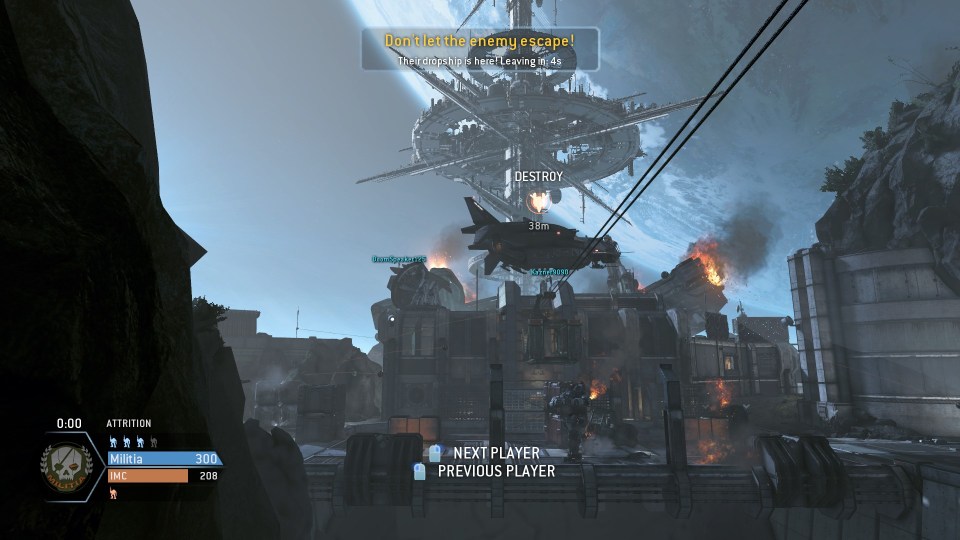The height and width of the screenshot is (540, 960).
Task: Switch to the next player view
Action: (x=485, y=453)
